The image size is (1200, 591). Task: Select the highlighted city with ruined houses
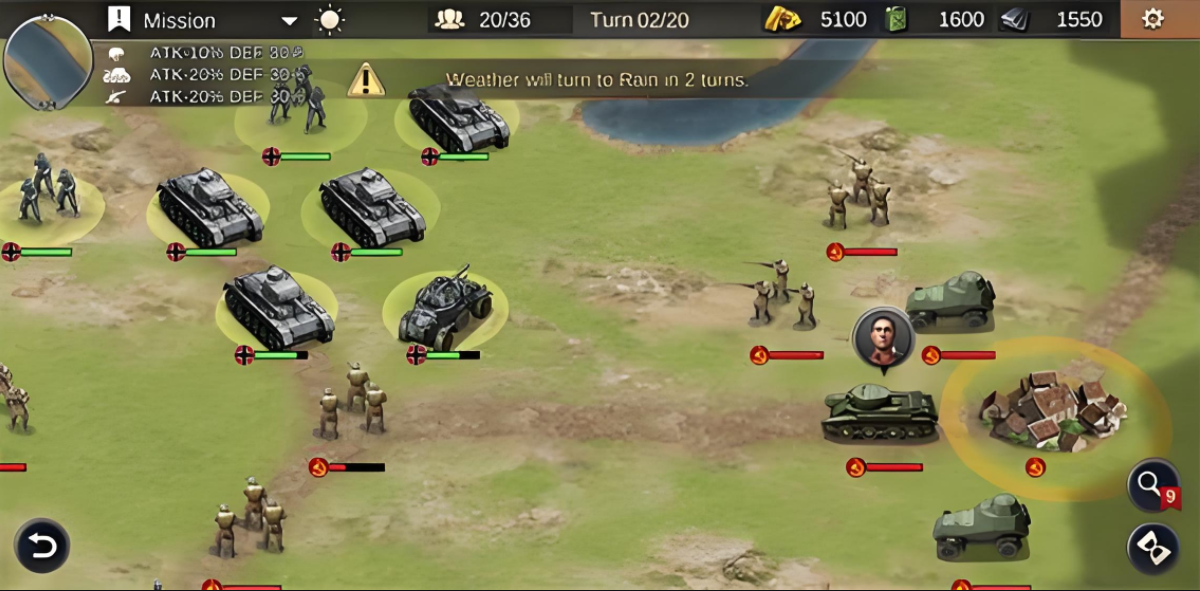click(x=1054, y=410)
